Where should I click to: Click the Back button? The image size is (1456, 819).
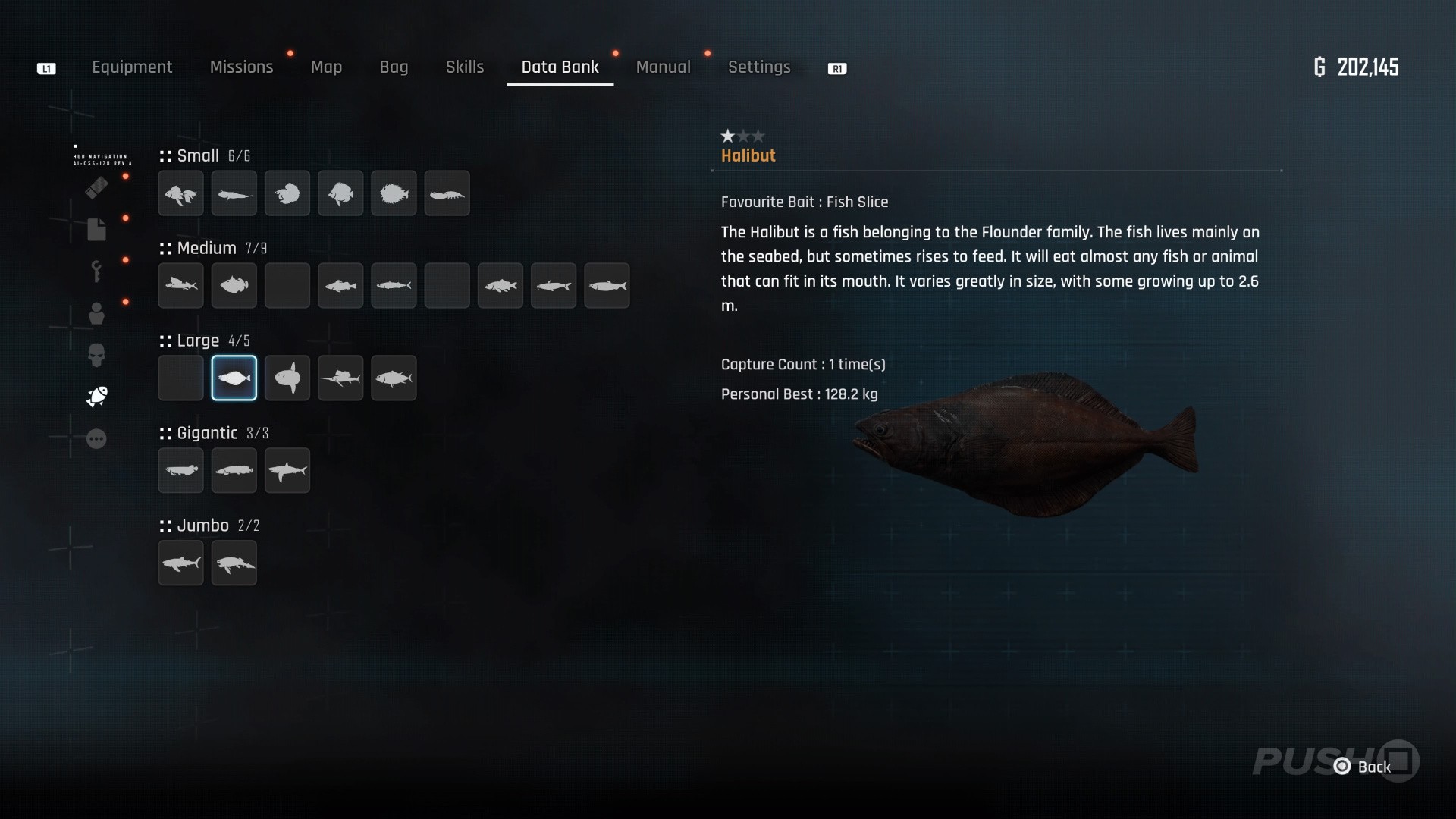tap(1364, 767)
